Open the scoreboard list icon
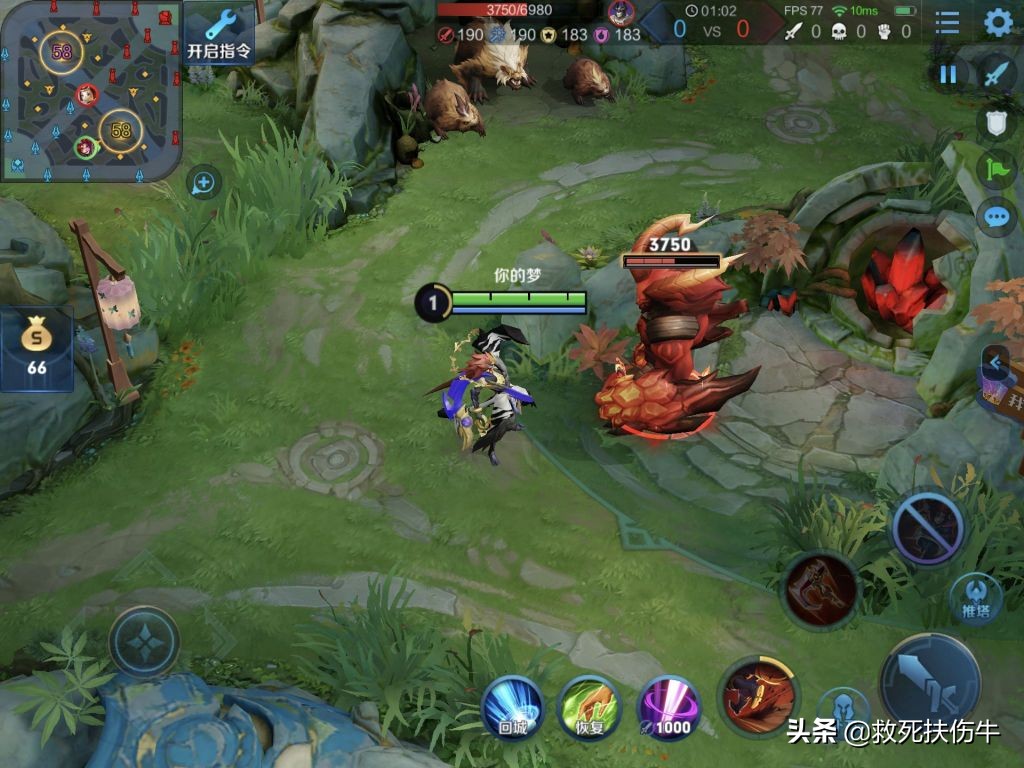This screenshot has height=768, width=1024. [947, 23]
